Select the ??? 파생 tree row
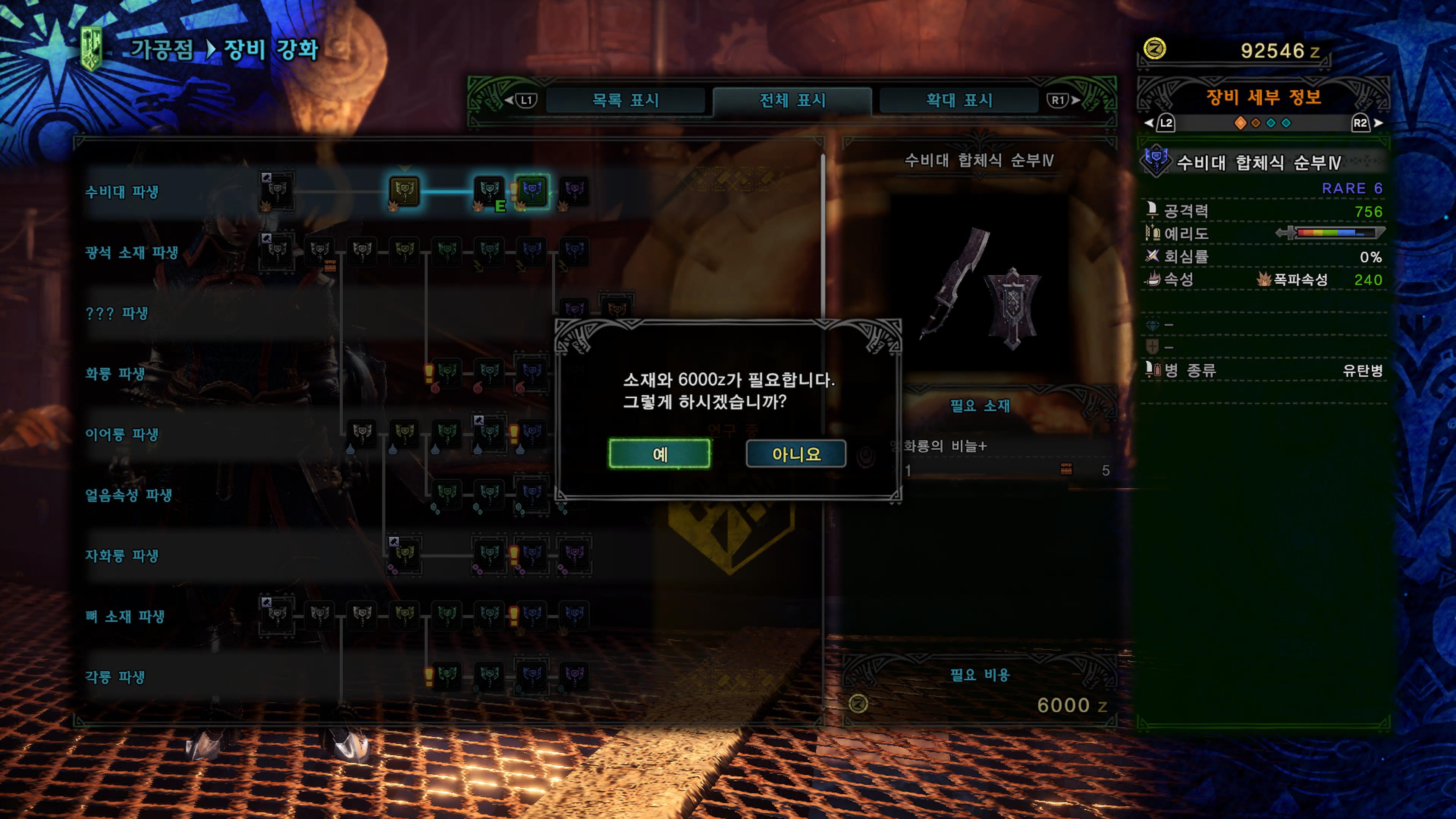This screenshot has height=819, width=1456. pyautogui.click(x=116, y=313)
